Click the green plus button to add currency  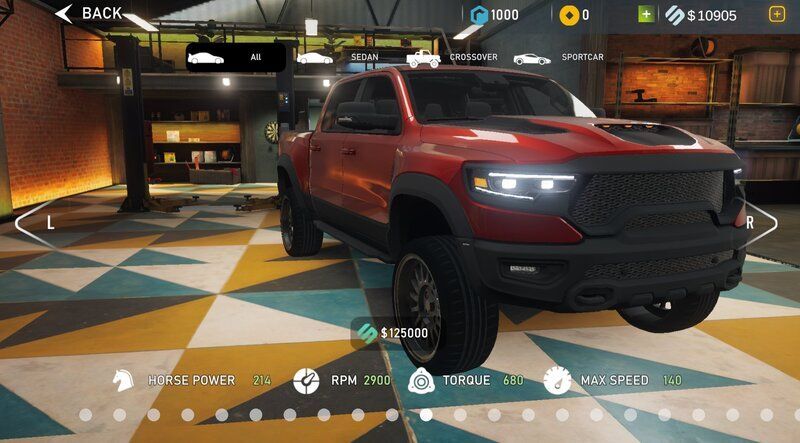[646, 14]
